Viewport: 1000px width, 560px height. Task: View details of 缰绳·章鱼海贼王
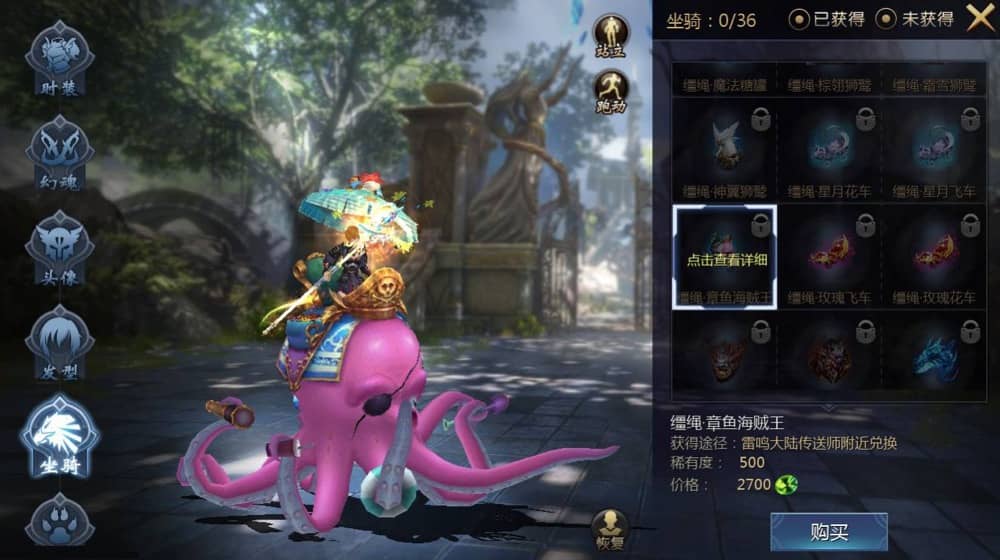point(724,258)
